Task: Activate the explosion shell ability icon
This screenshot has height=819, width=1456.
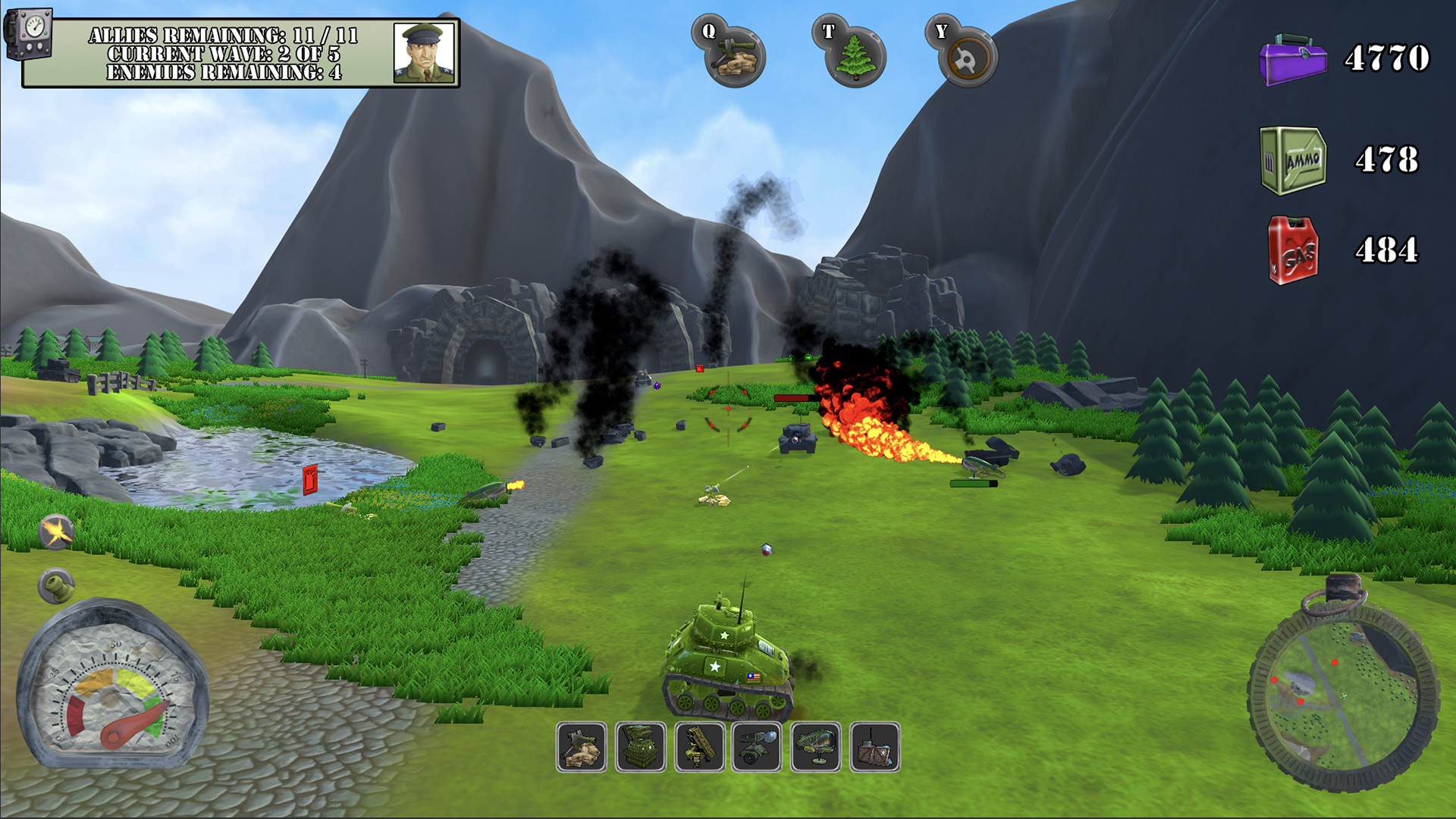Action: click(56, 532)
